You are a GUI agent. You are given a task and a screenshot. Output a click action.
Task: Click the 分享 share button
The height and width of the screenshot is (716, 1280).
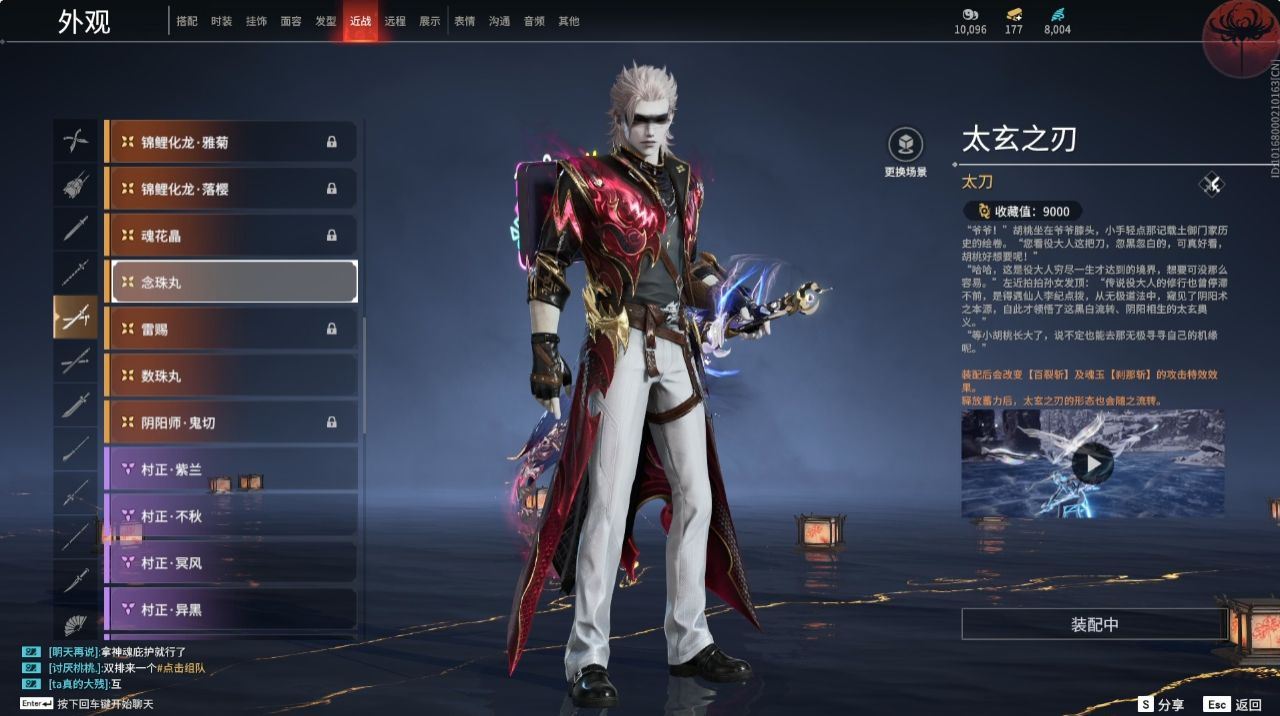1160,704
